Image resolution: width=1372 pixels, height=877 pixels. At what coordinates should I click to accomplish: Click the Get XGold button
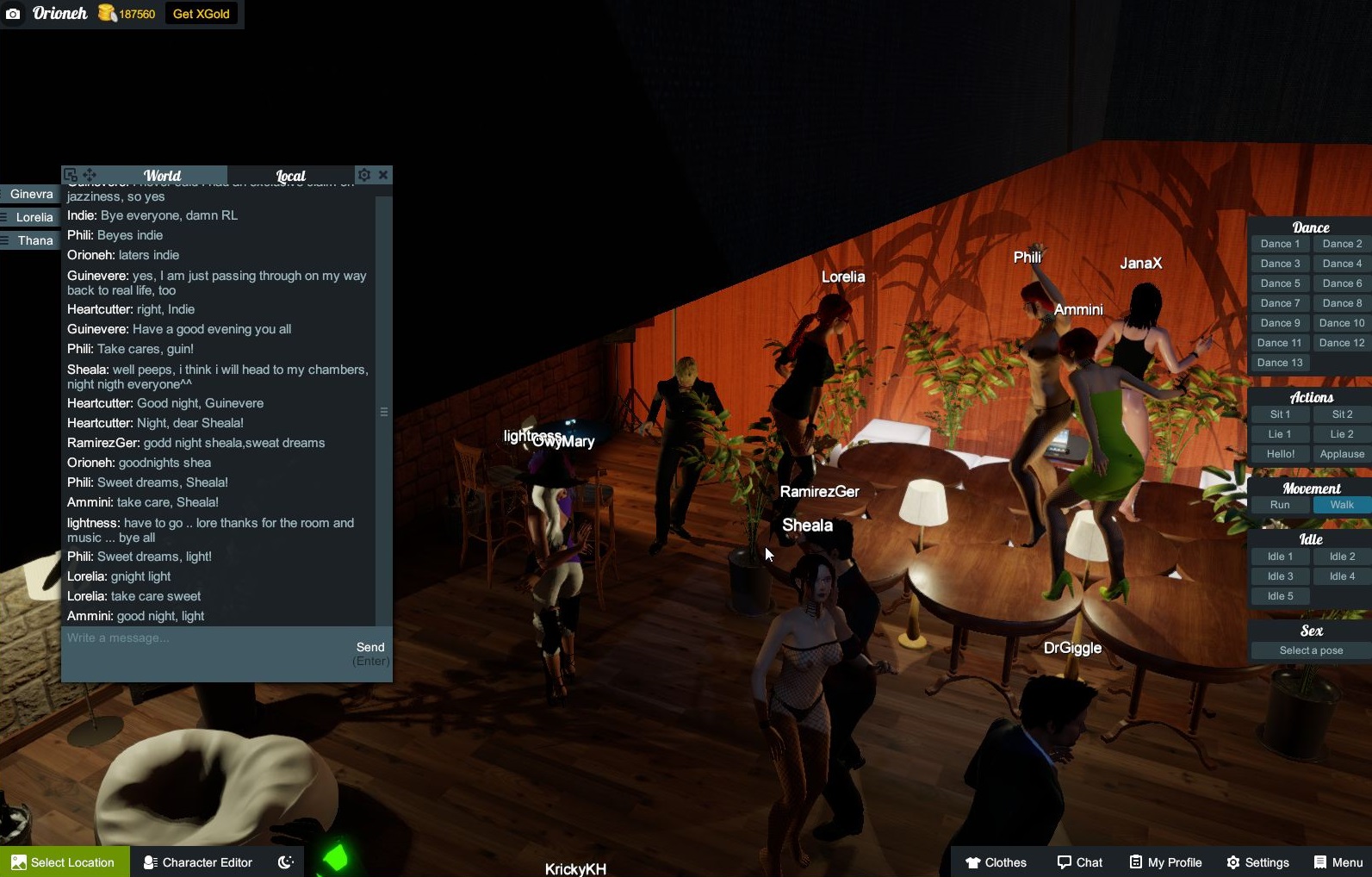click(x=201, y=14)
